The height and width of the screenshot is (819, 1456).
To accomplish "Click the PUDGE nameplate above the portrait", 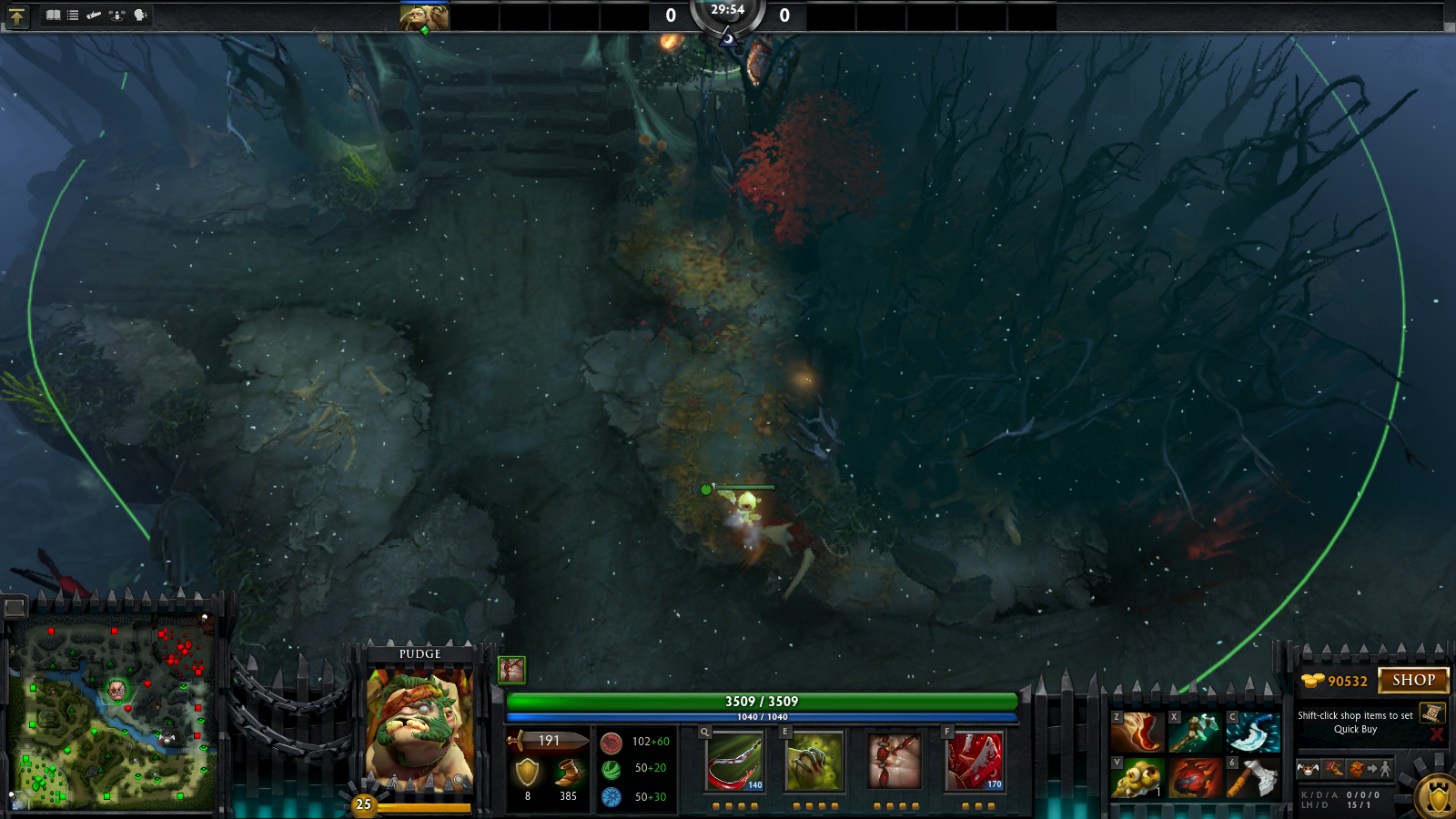I will click(419, 654).
